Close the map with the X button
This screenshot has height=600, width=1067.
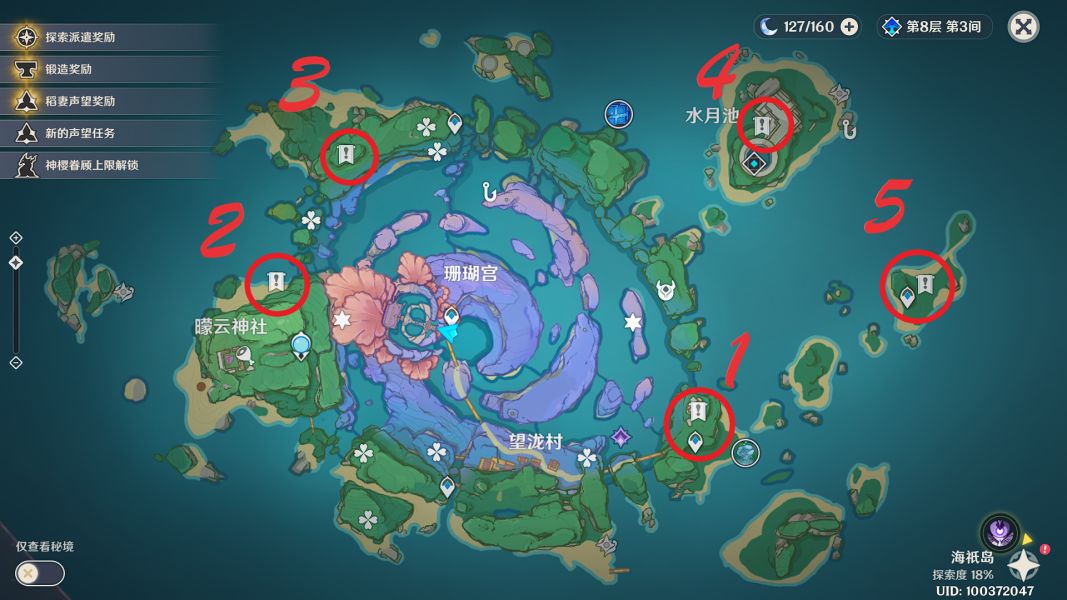click(x=1023, y=27)
